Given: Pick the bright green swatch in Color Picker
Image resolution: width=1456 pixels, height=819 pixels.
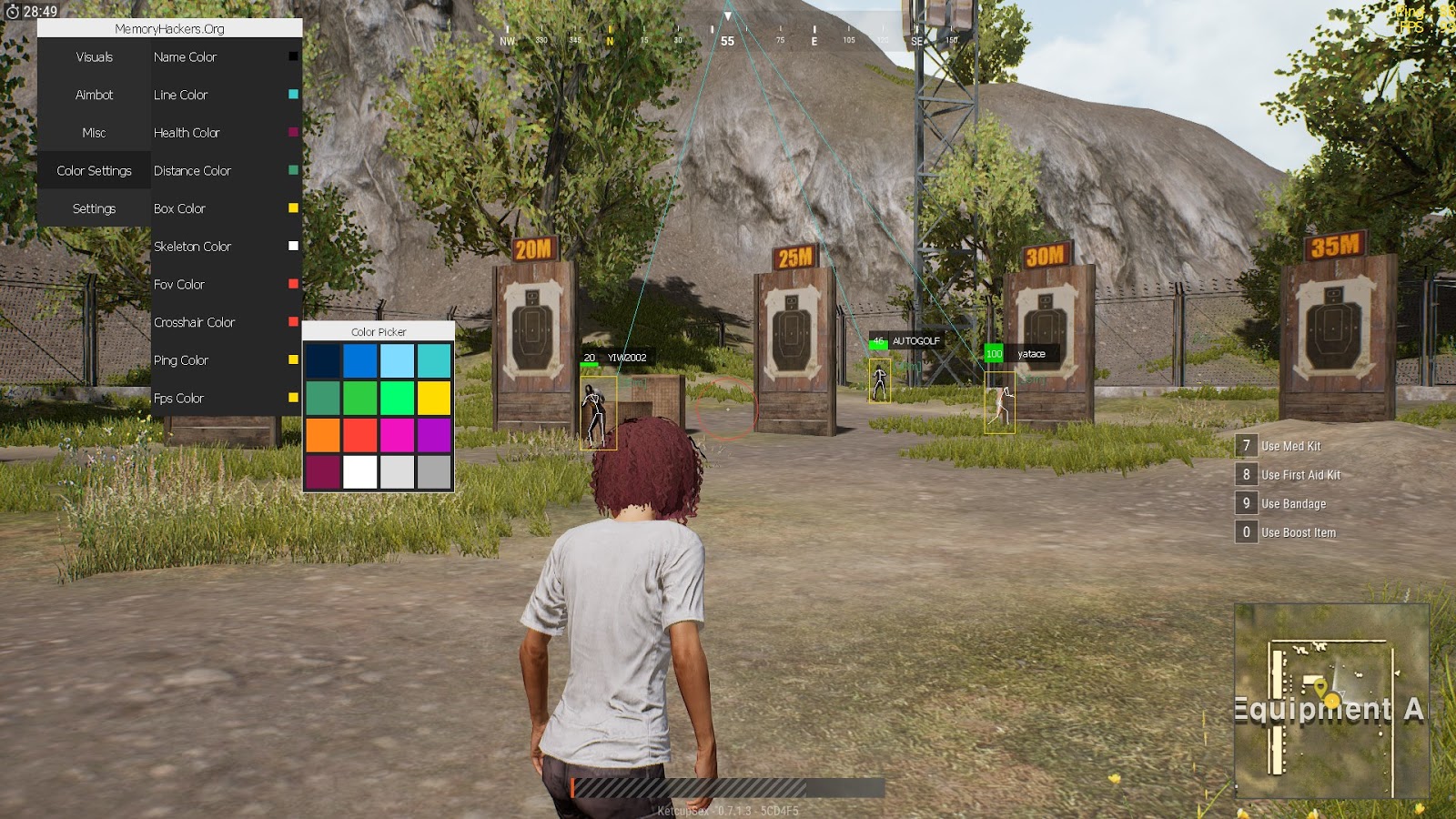Looking at the screenshot, I should coord(396,397).
